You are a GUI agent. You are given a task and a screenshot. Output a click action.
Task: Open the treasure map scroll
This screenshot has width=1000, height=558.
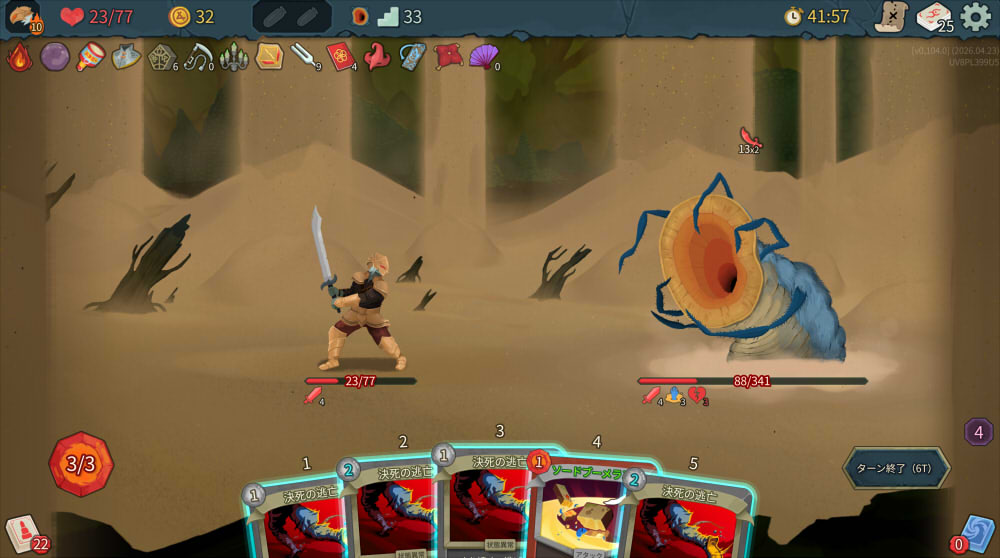point(889,17)
